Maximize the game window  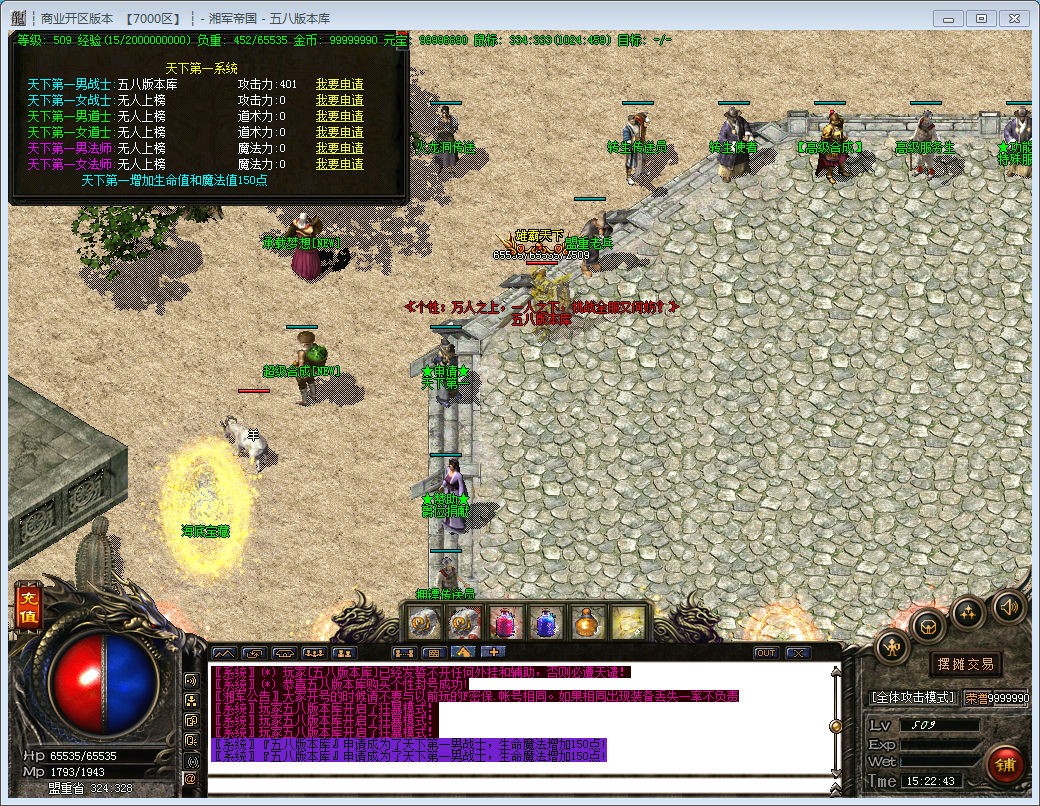pyautogui.click(x=982, y=18)
